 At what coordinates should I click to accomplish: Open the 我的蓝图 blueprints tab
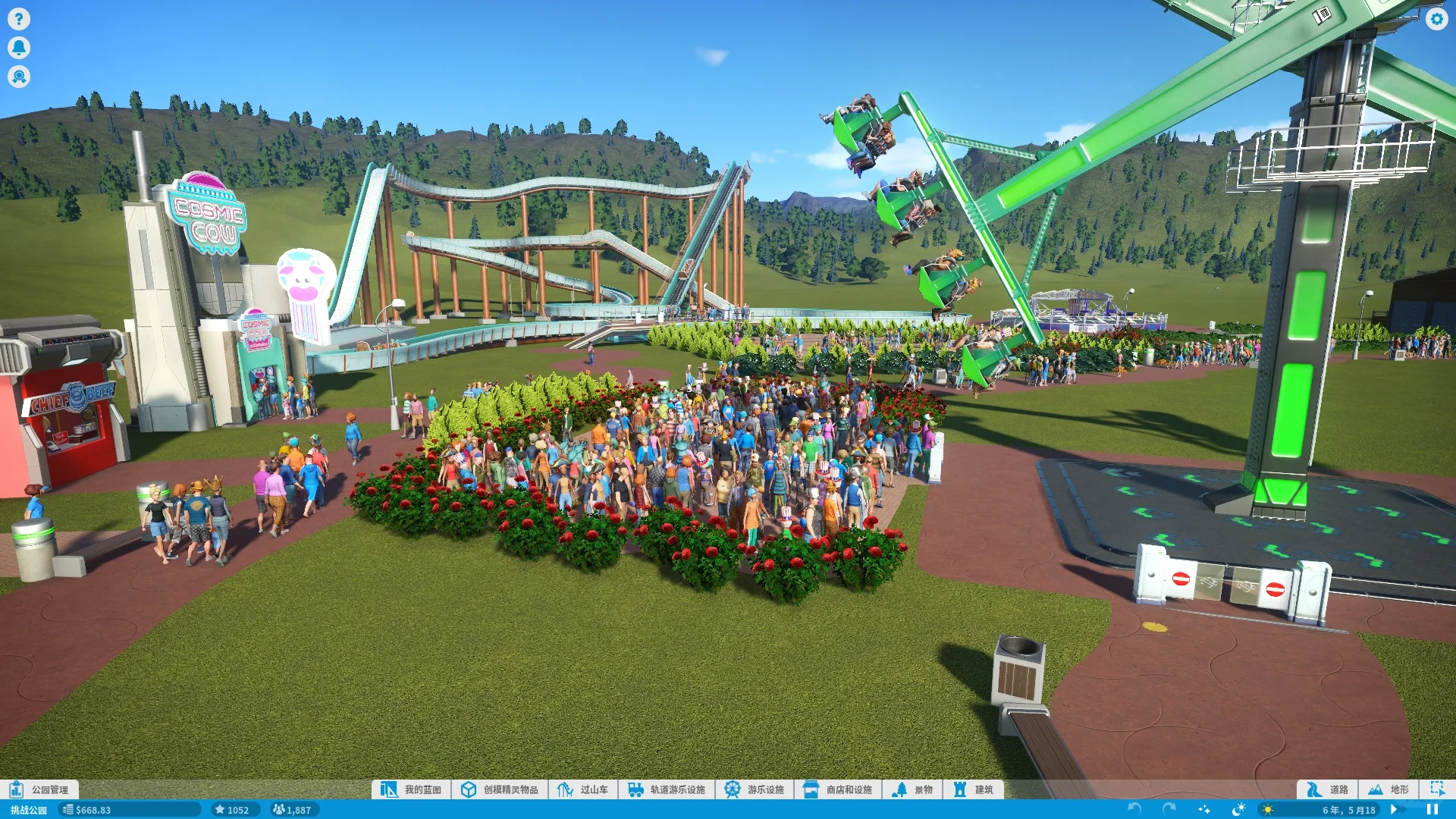click(x=412, y=789)
